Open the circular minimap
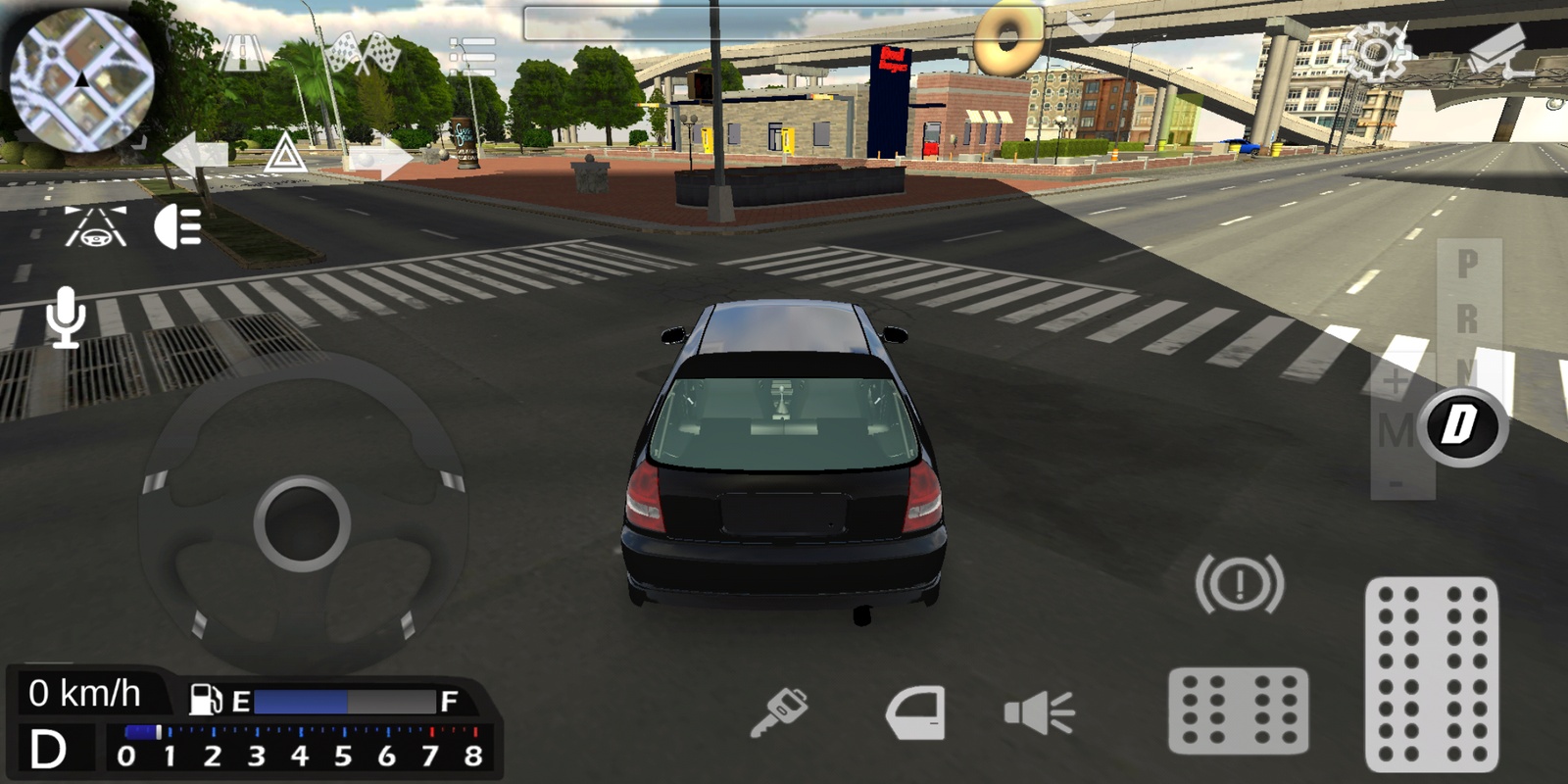The width and height of the screenshot is (1568, 784). [x=81, y=80]
